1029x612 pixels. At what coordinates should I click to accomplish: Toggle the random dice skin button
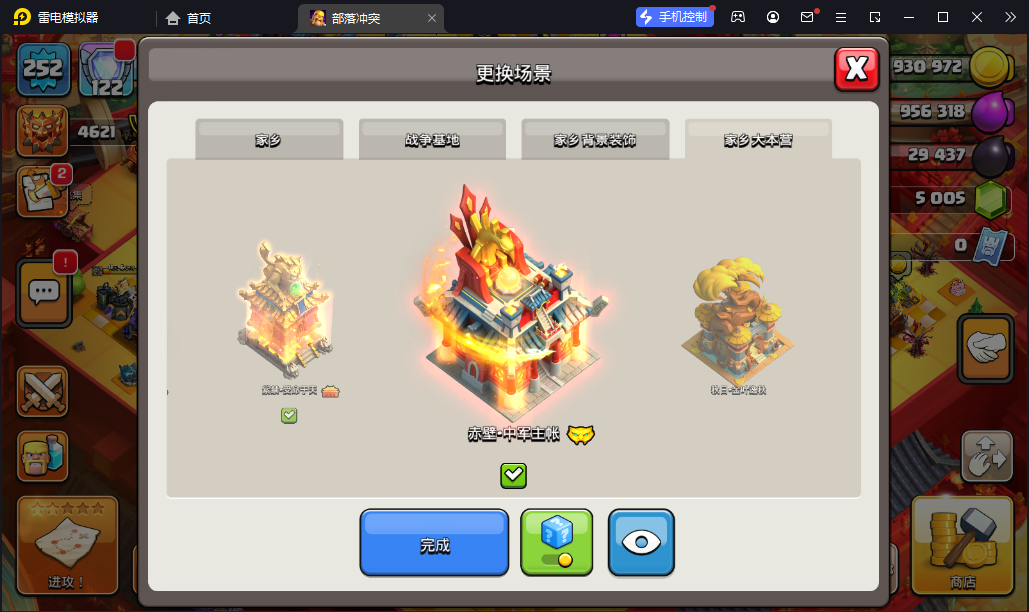point(556,543)
